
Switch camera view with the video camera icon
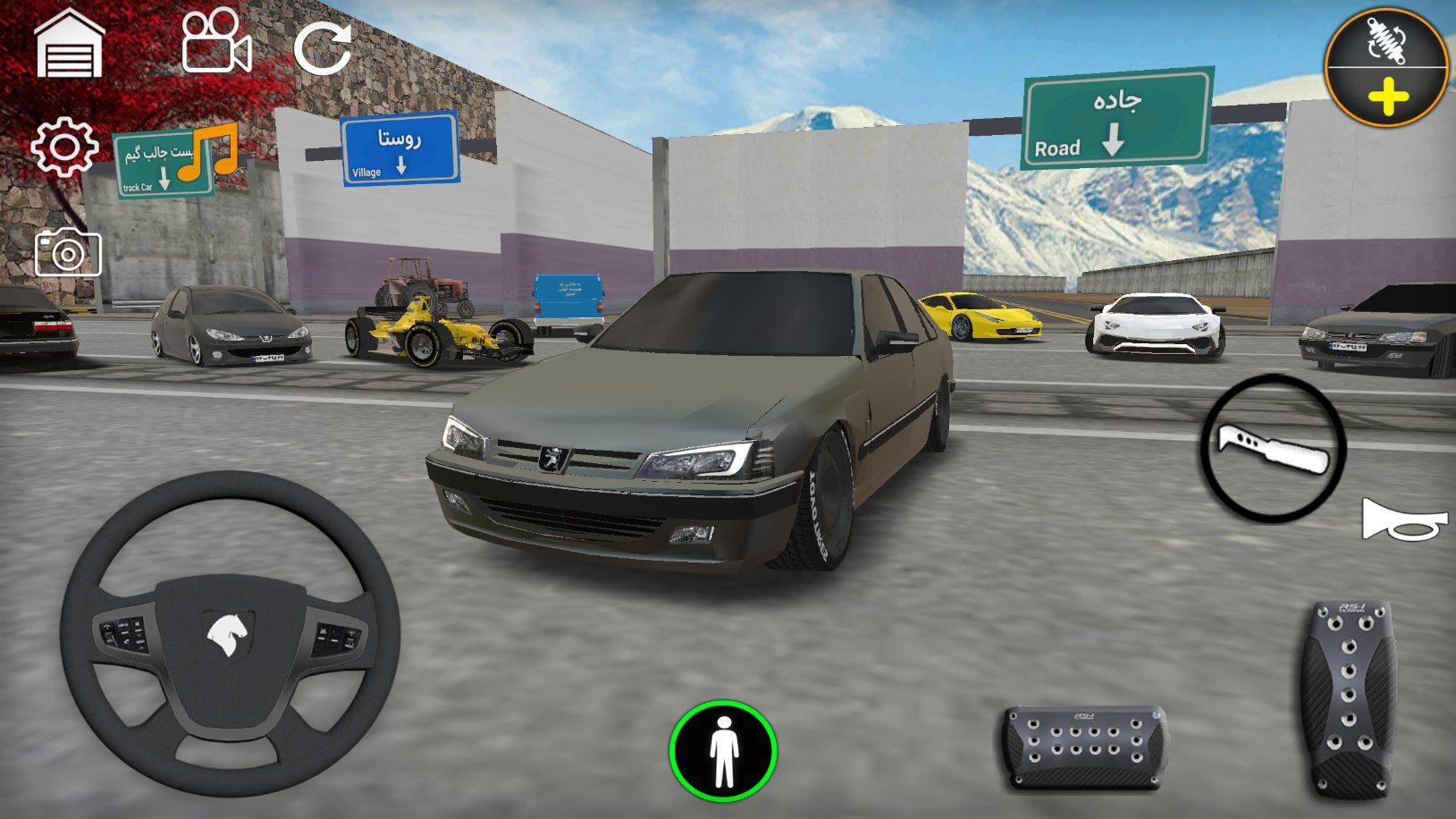pos(215,42)
